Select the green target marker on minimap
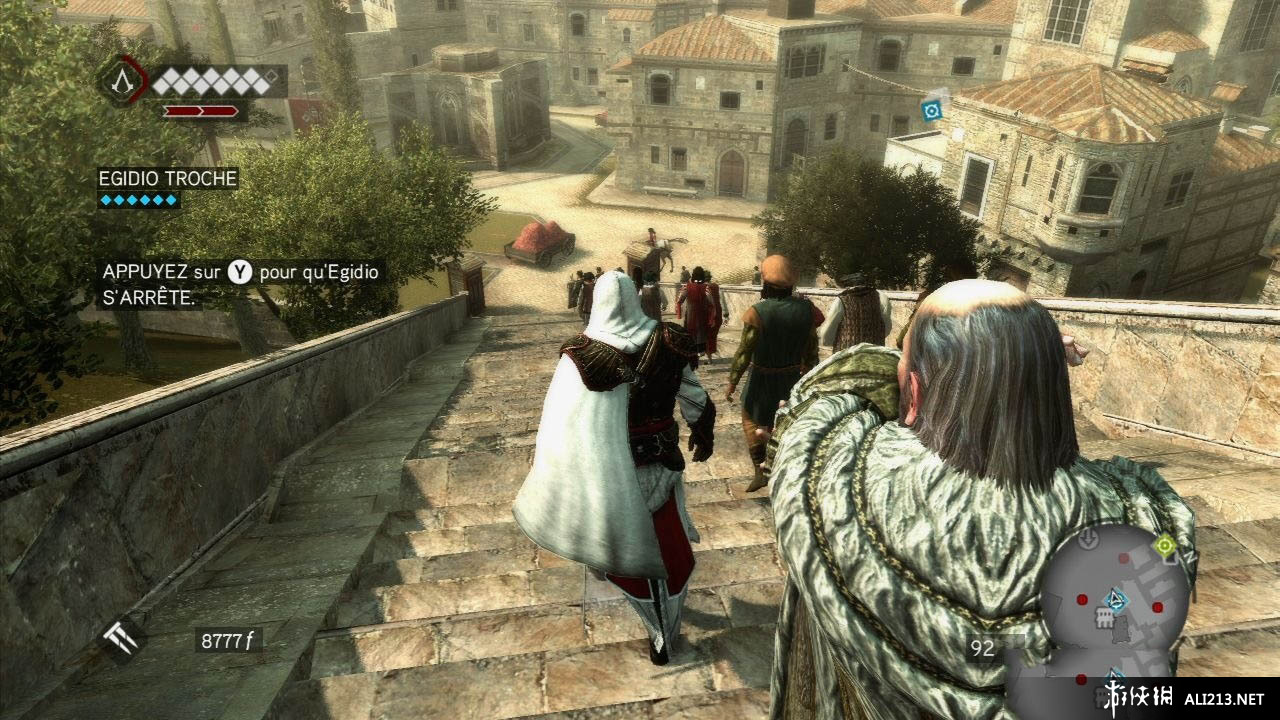This screenshot has height=720, width=1280. click(x=1164, y=546)
